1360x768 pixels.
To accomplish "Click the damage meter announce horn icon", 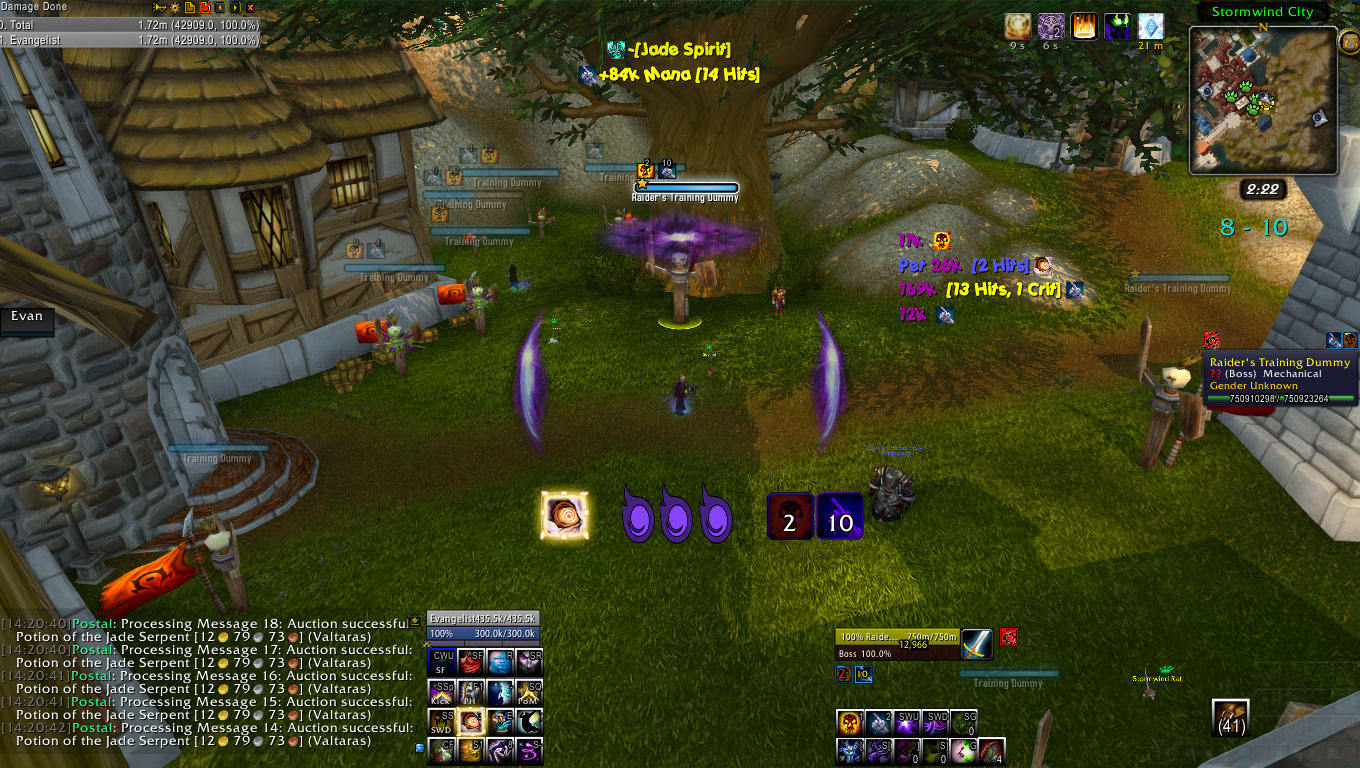I will [x=159, y=7].
